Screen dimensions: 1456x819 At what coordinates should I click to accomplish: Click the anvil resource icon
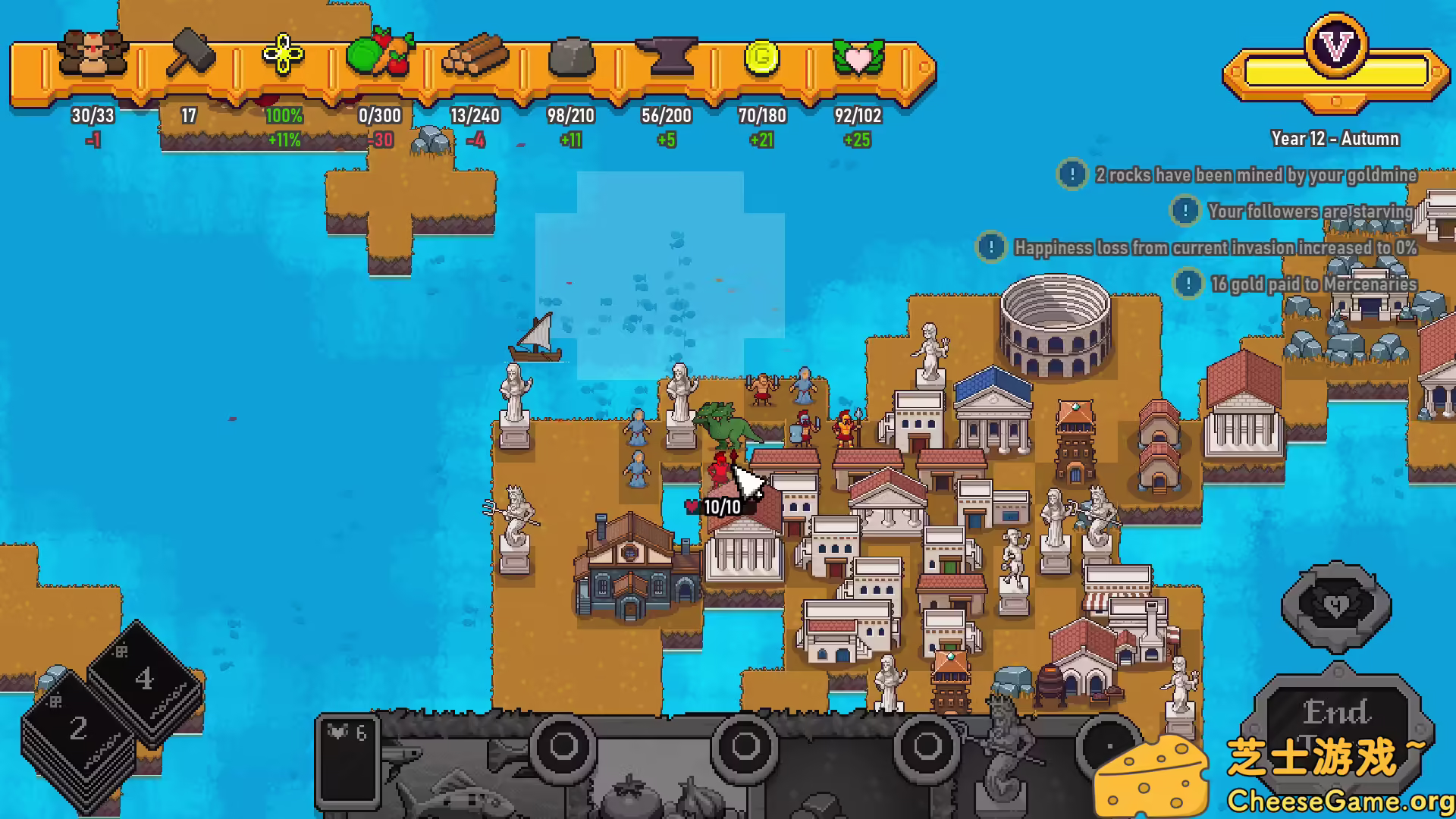point(666,55)
